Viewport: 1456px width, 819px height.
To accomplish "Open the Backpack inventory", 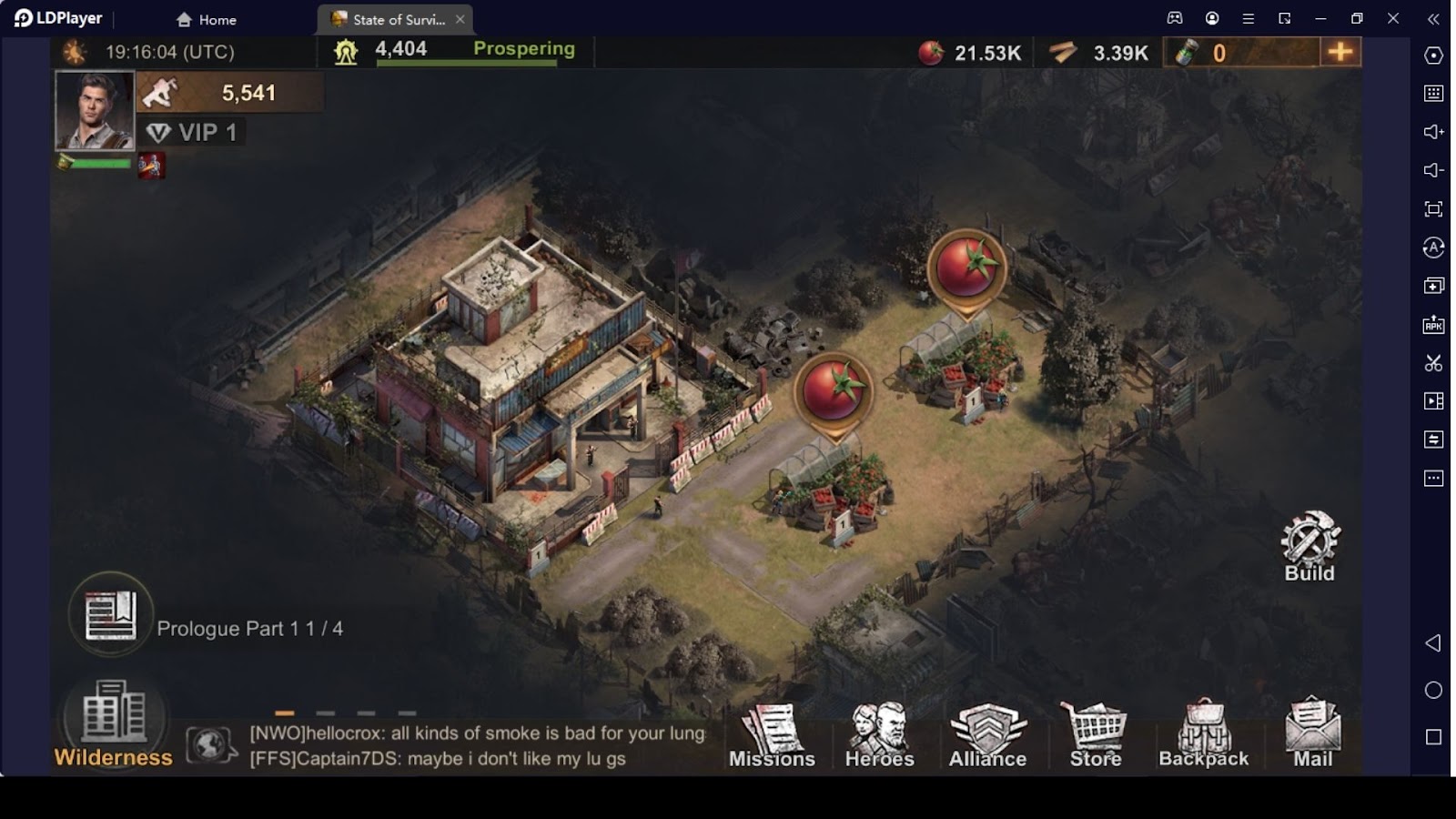I will coord(1203,737).
